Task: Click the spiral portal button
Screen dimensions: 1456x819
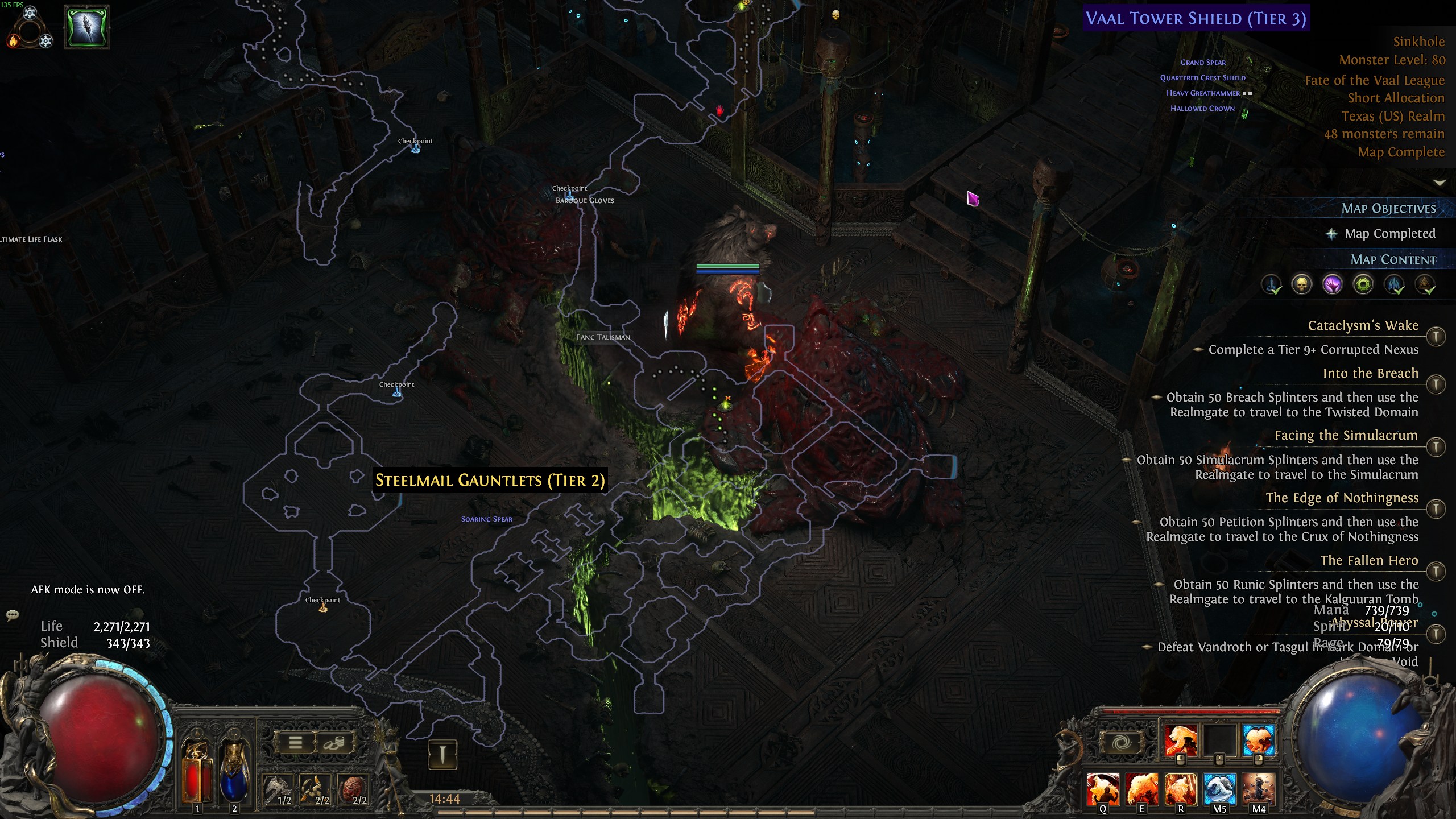Action: point(1121,742)
